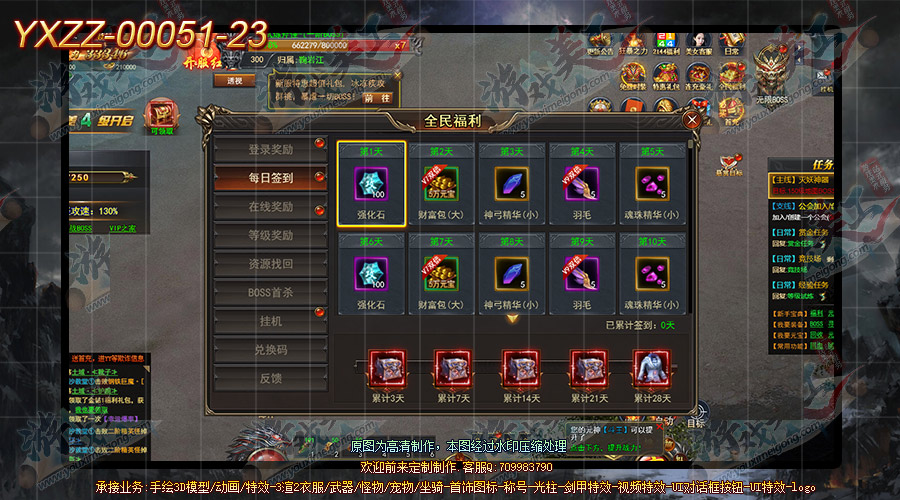Claim the day 1 强化石 reward

click(371, 185)
